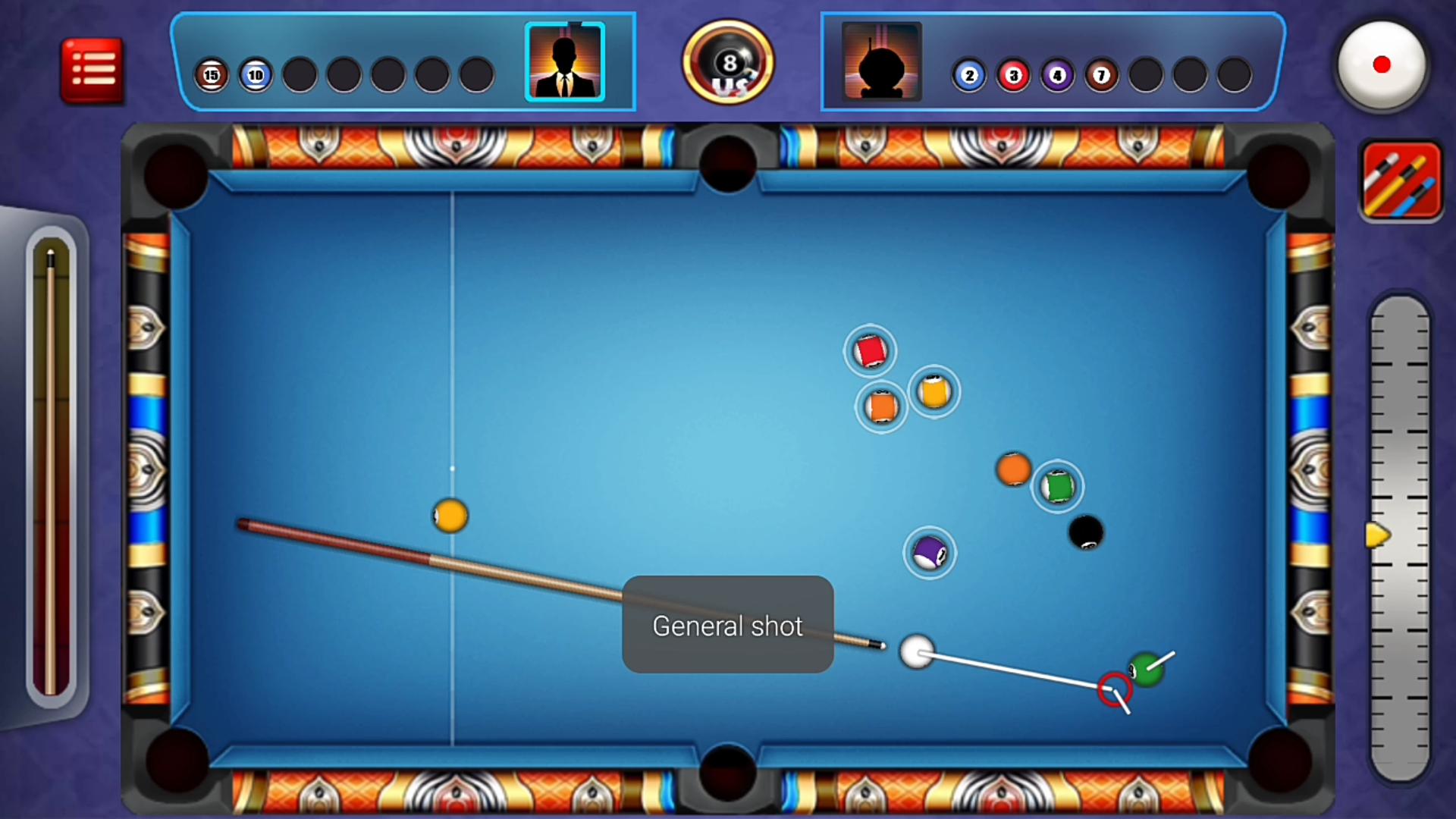Click opponent's maroon 7-ball indicator
The height and width of the screenshot is (819, 1456).
tap(1101, 75)
